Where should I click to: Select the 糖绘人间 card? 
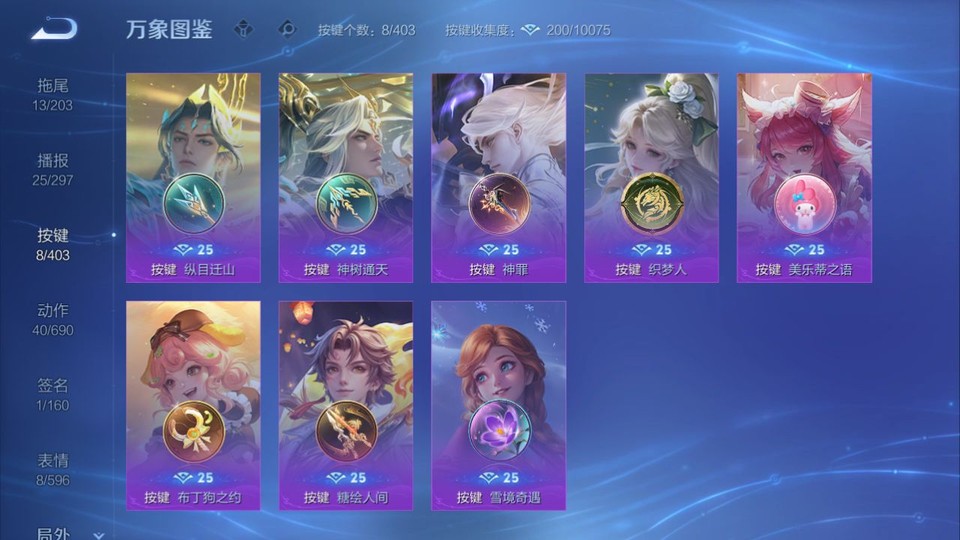[x=346, y=405]
